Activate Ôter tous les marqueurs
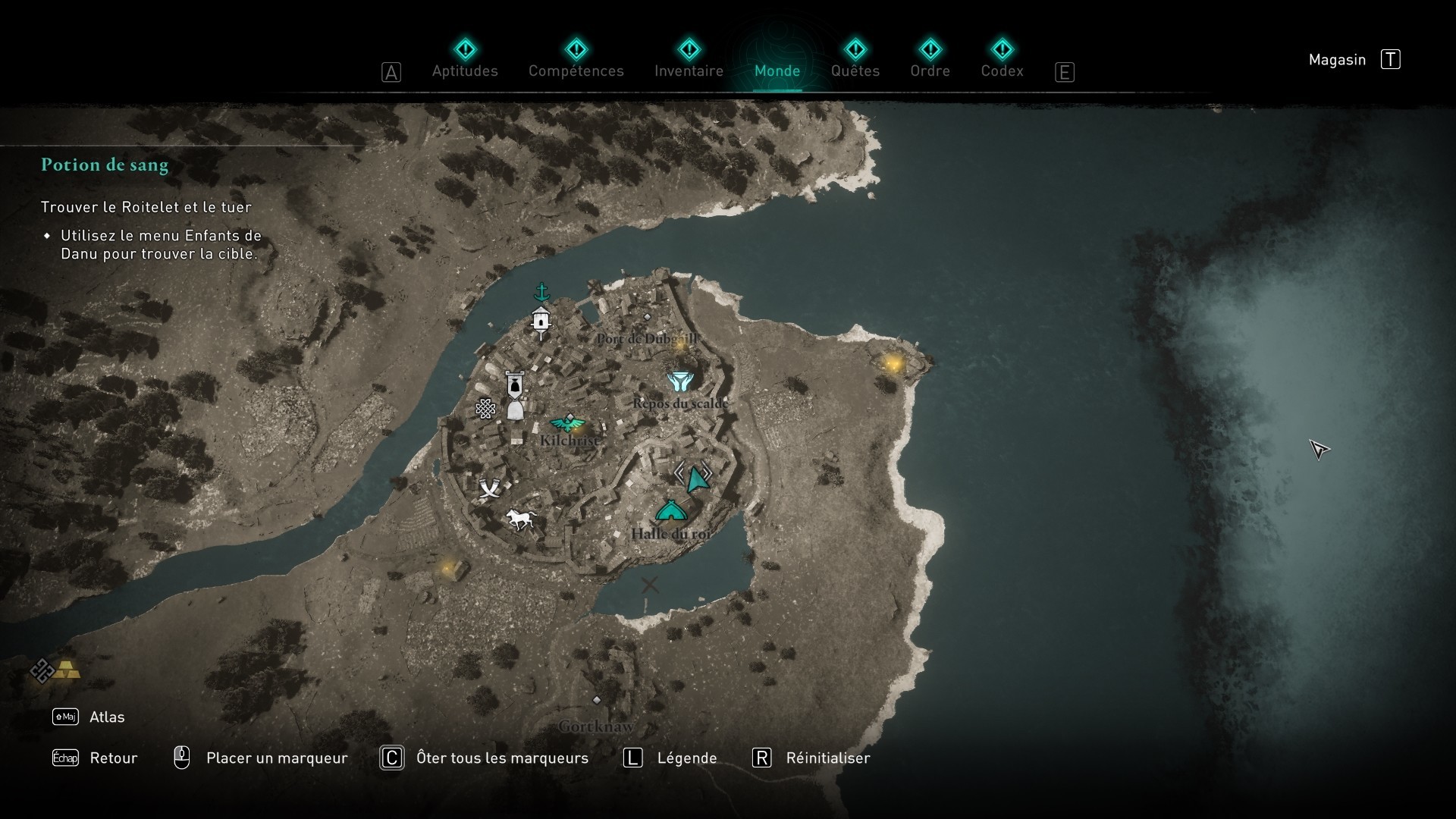 pyautogui.click(x=501, y=758)
